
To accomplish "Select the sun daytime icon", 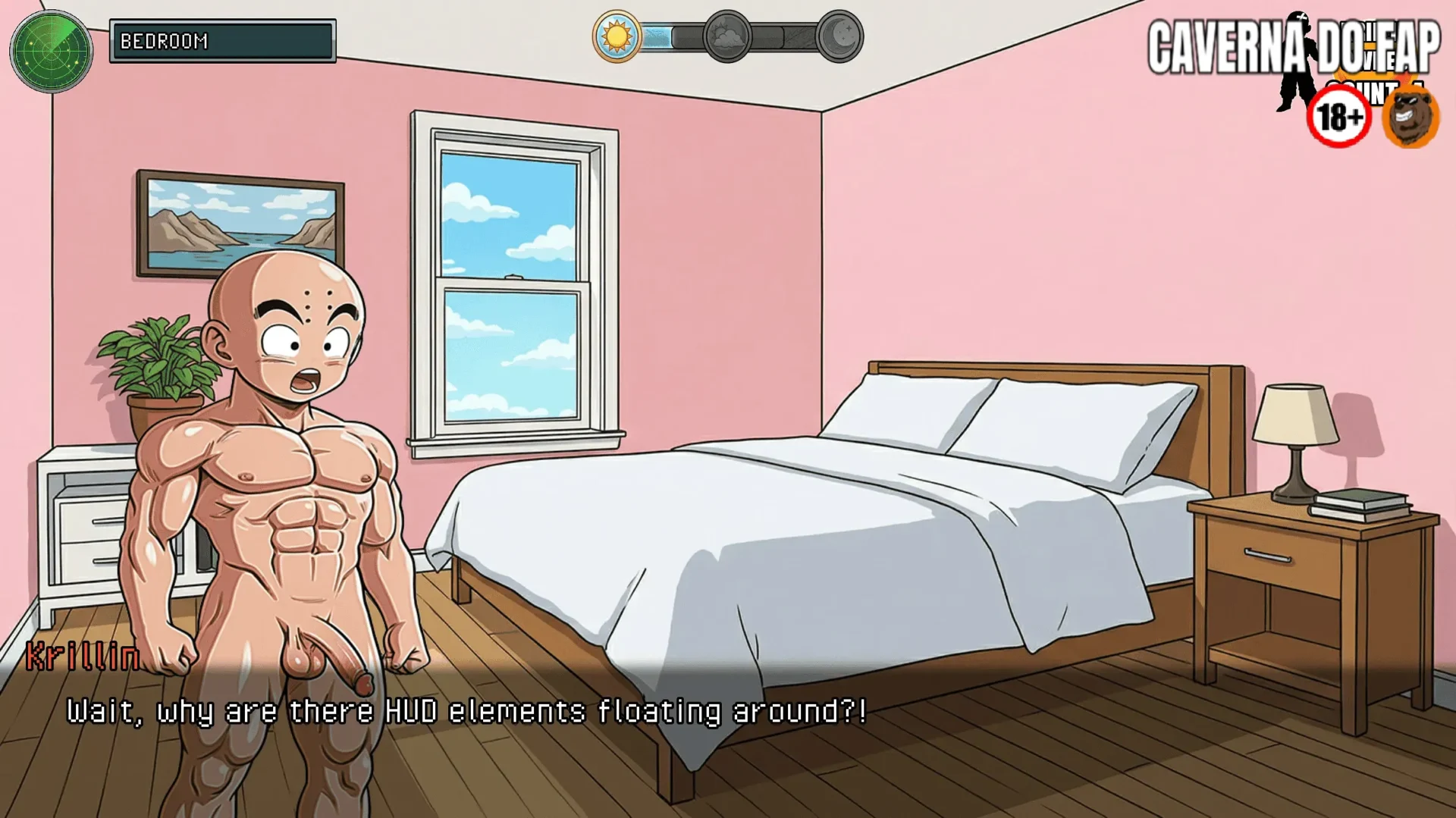I will (617, 36).
